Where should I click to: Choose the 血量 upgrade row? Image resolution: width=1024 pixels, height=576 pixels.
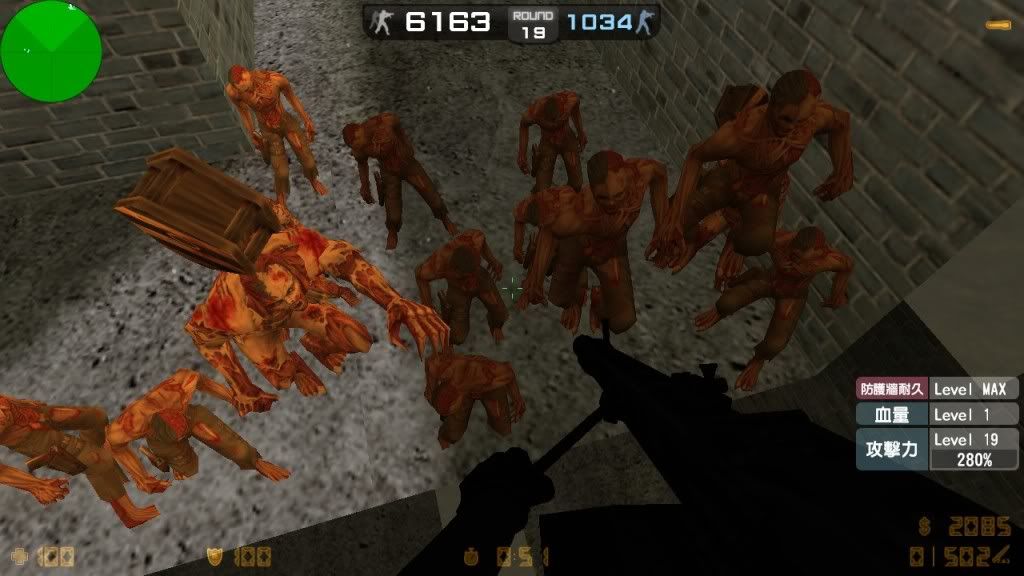click(937, 414)
